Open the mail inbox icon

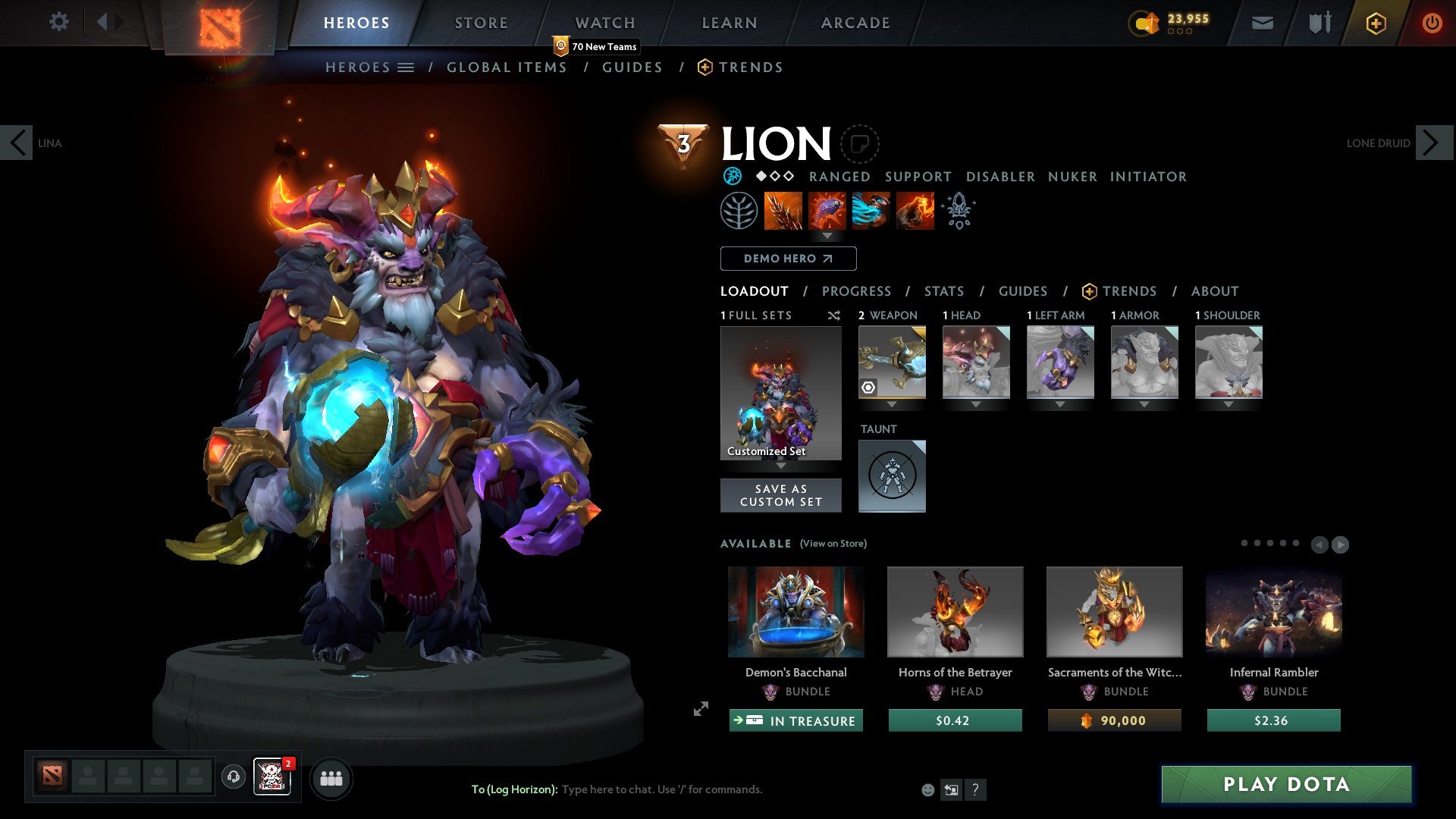tap(1261, 22)
